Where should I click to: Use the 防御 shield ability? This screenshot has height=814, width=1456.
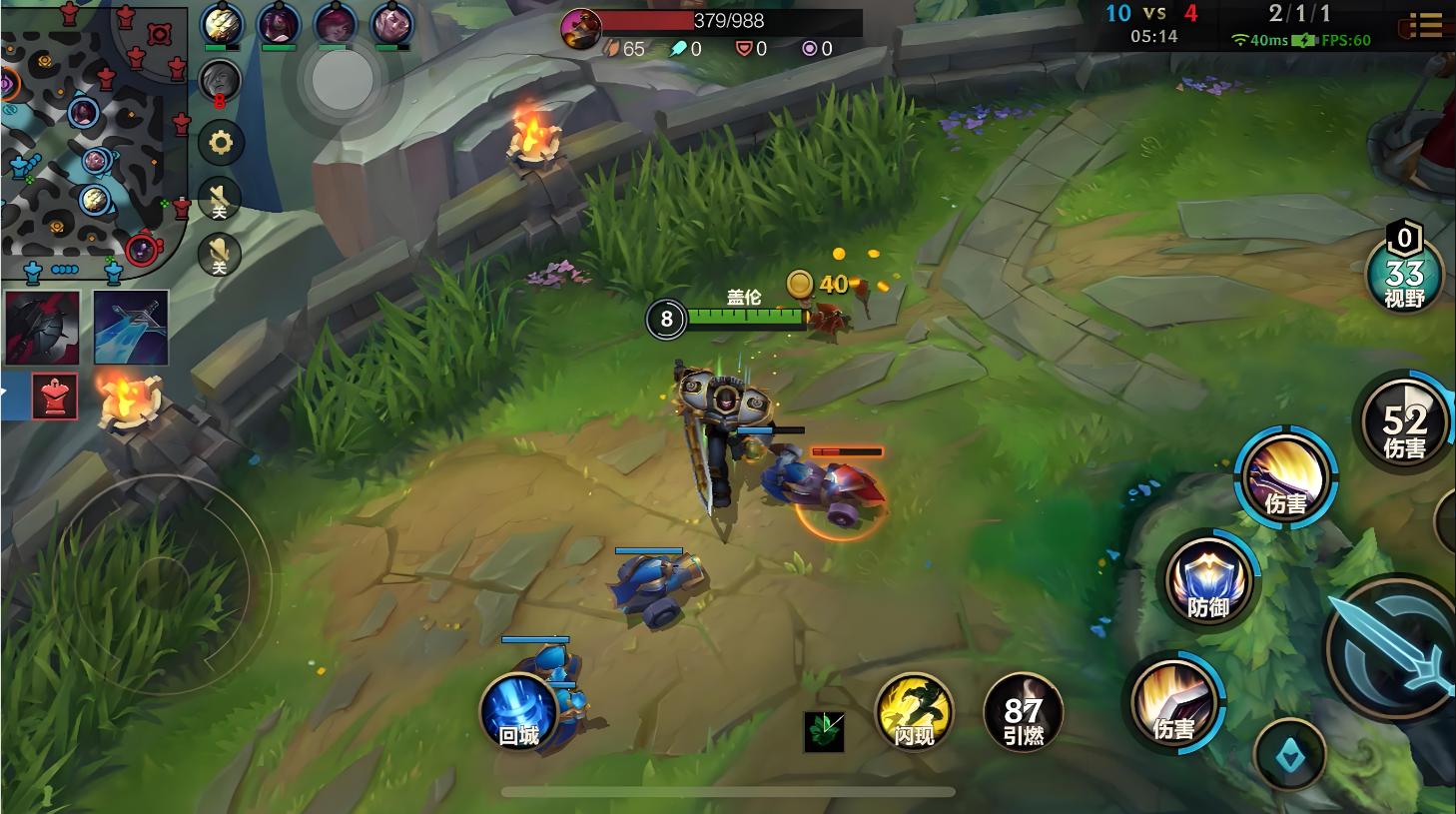pos(1208,581)
